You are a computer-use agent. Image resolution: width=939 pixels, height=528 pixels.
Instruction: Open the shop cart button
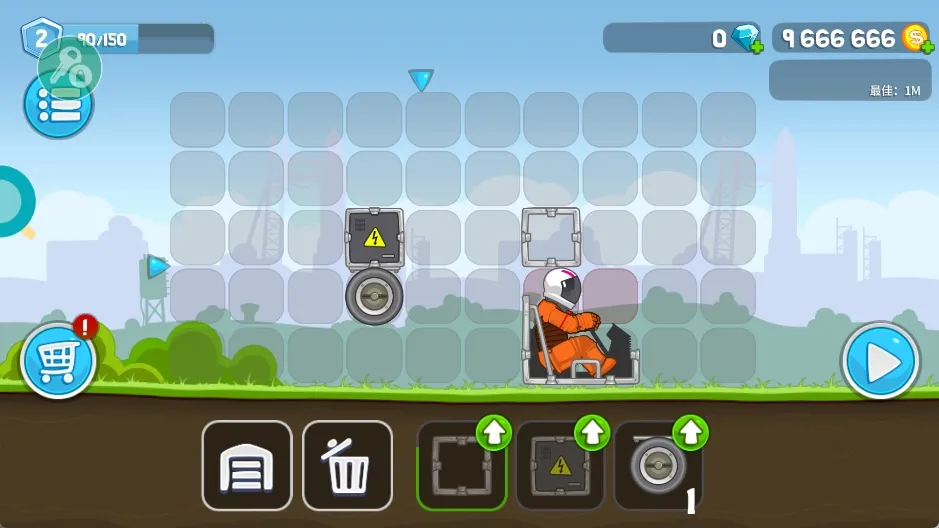pyautogui.click(x=58, y=361)
